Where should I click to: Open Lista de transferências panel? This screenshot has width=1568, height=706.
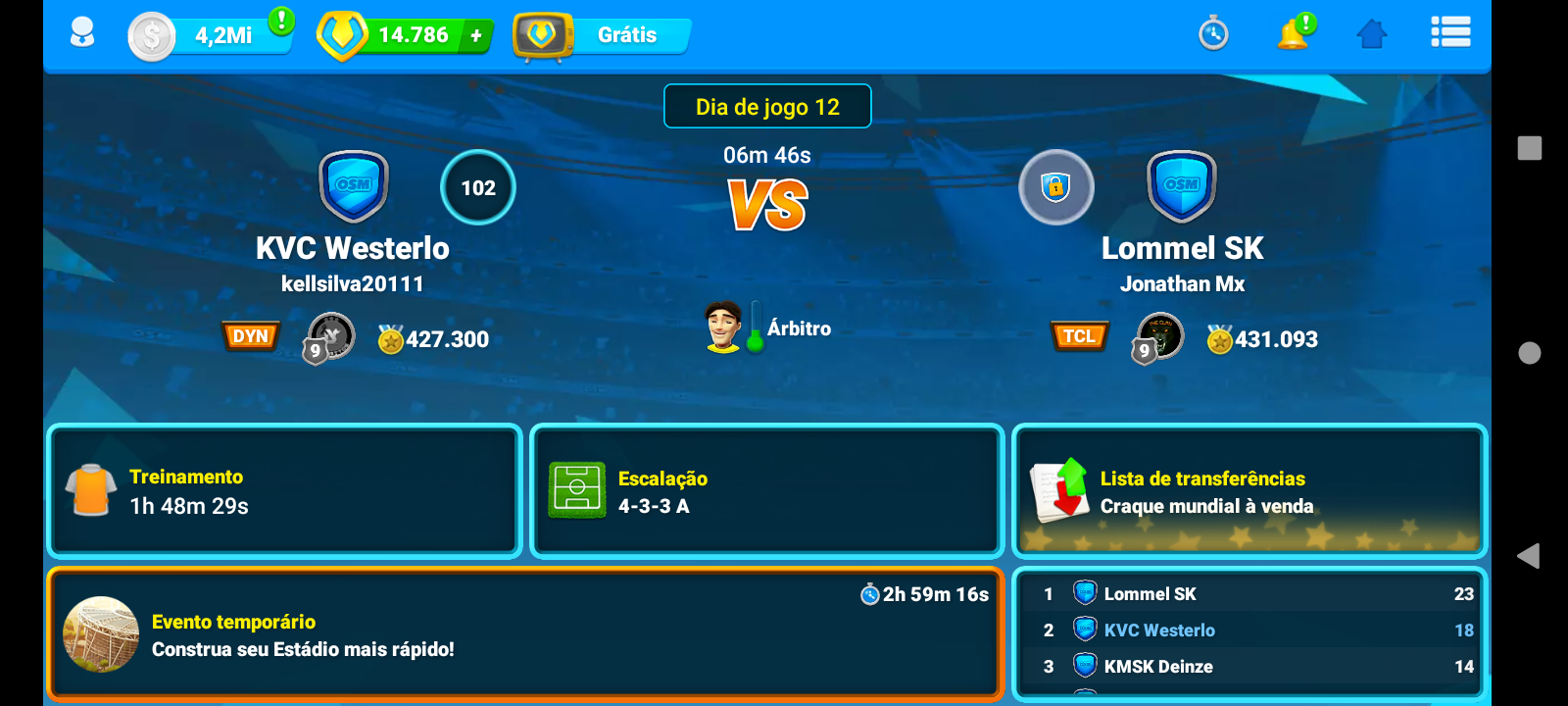tap(1249, 491)
